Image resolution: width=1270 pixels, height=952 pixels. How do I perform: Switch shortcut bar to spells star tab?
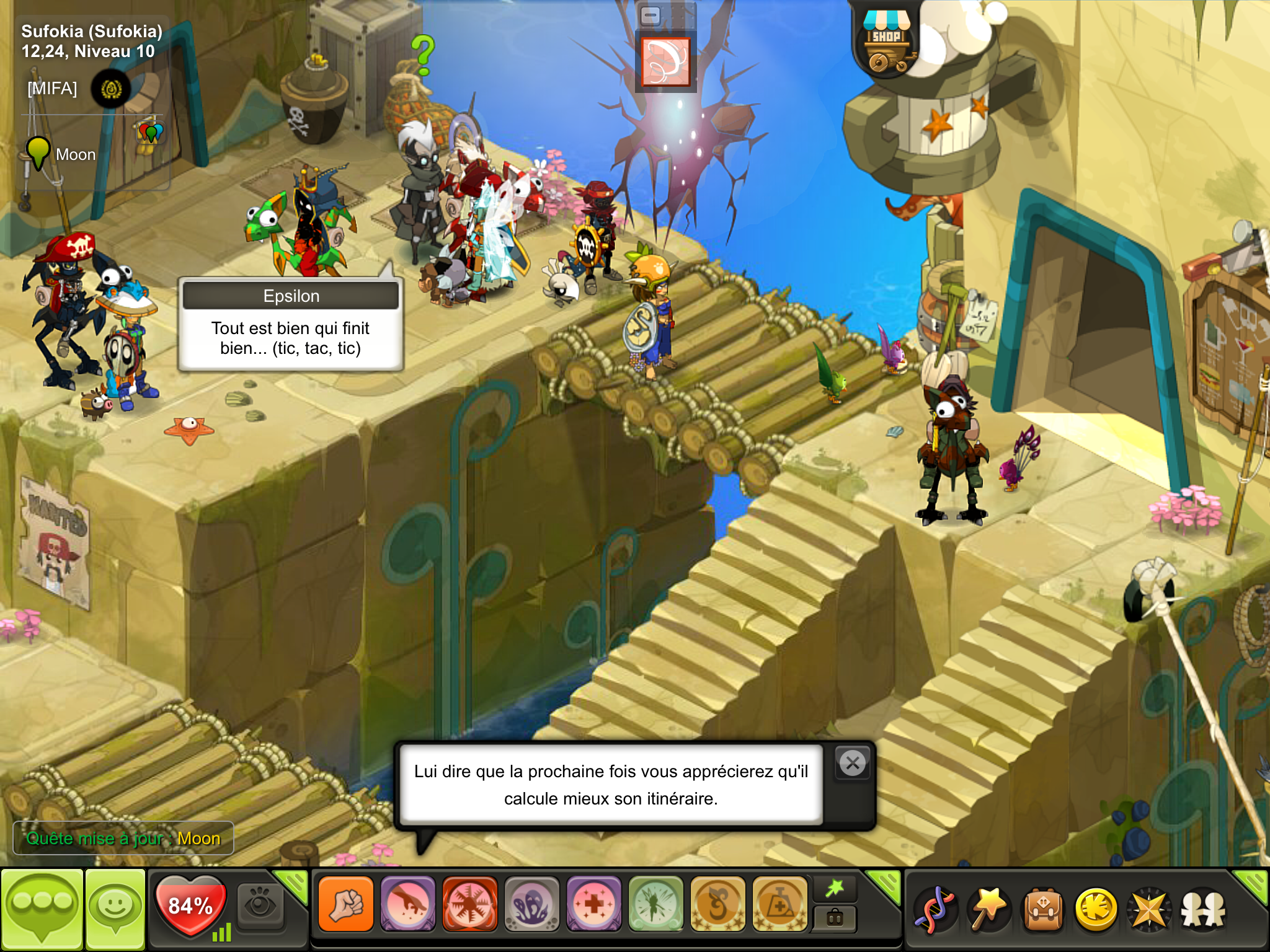pyautogui.click(x=835, y=889)
